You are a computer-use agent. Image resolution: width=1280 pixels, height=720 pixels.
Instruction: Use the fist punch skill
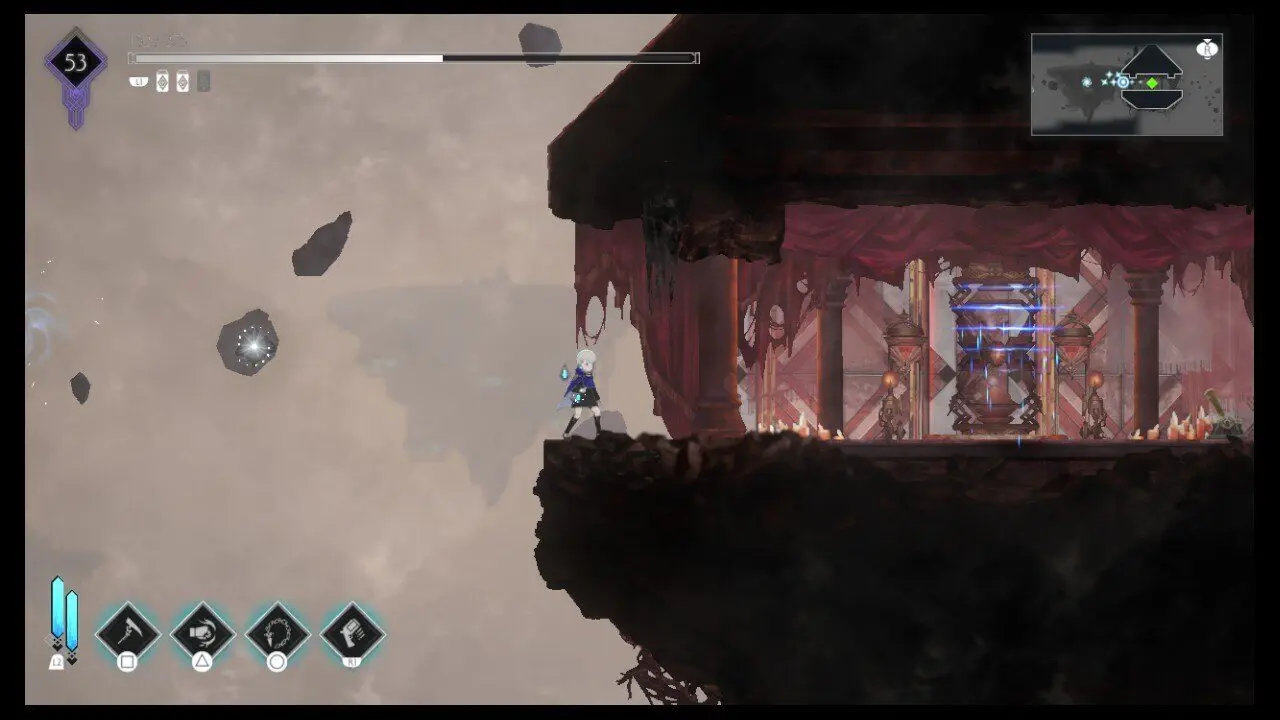pos(202,632)
